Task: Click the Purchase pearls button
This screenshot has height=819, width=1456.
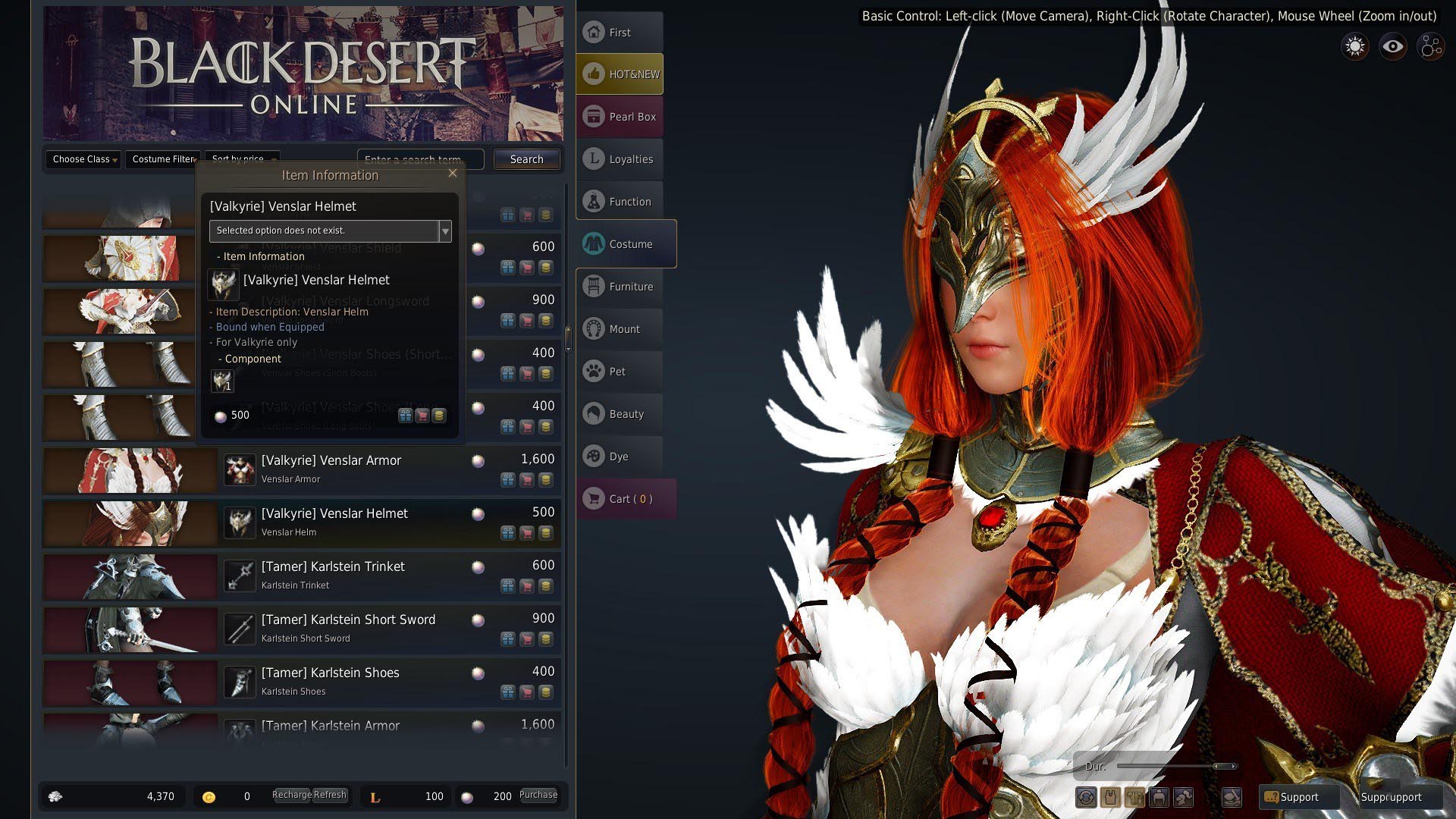Action: click(538, 795)
